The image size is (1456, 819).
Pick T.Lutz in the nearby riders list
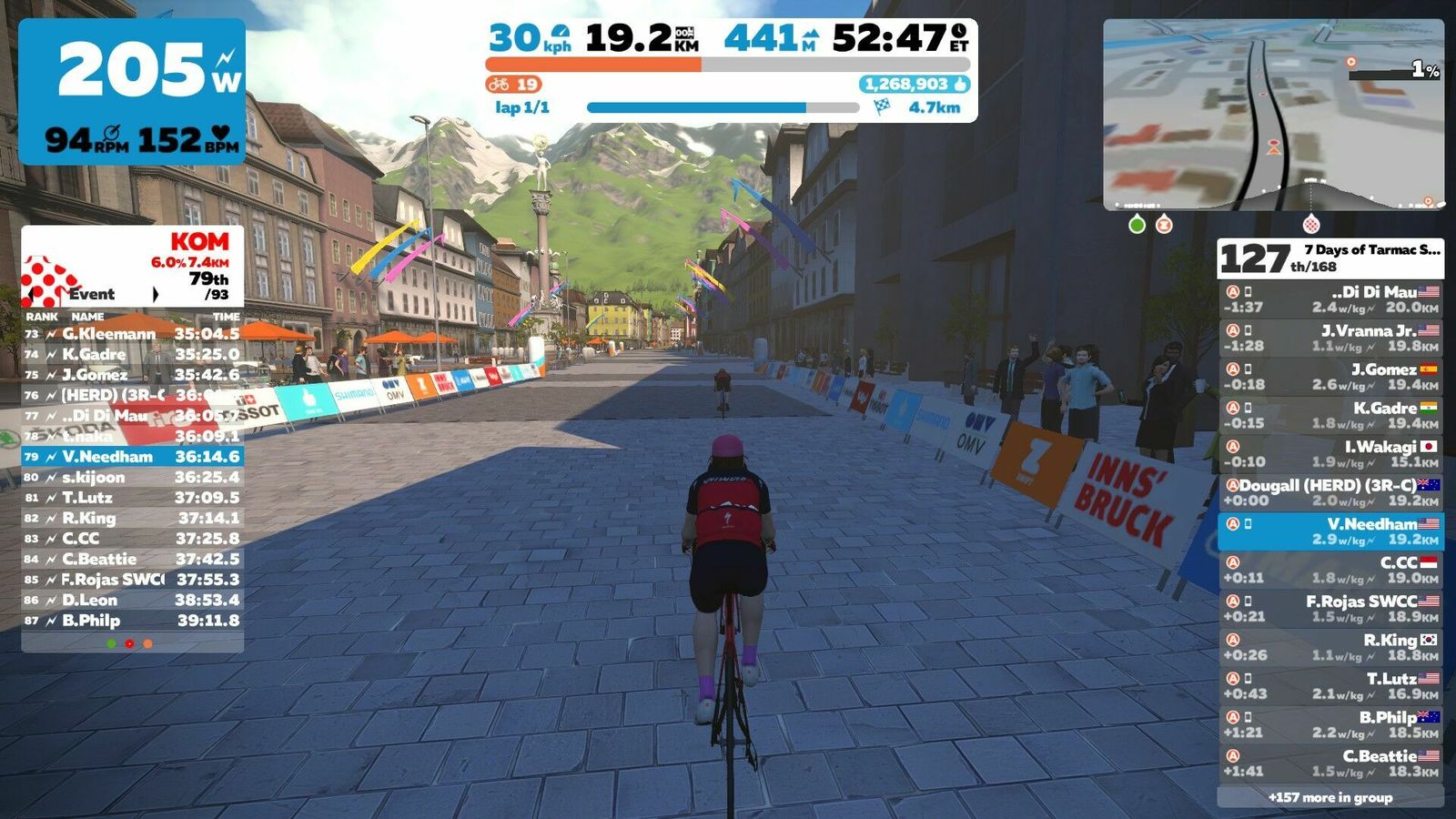point(1330,686)
